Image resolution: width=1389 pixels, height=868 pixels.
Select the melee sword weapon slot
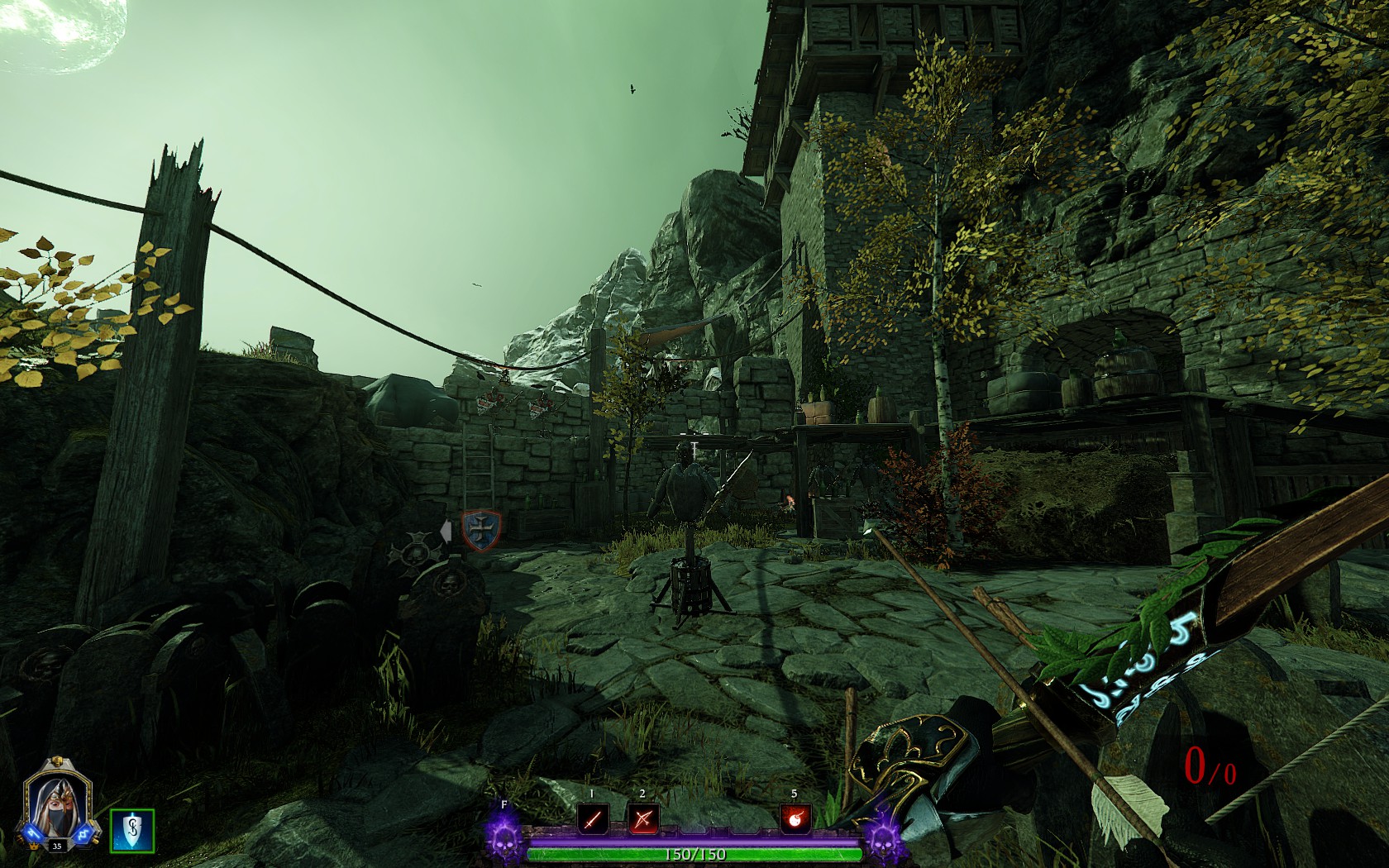pyautogui.click(x=592, y=819)
